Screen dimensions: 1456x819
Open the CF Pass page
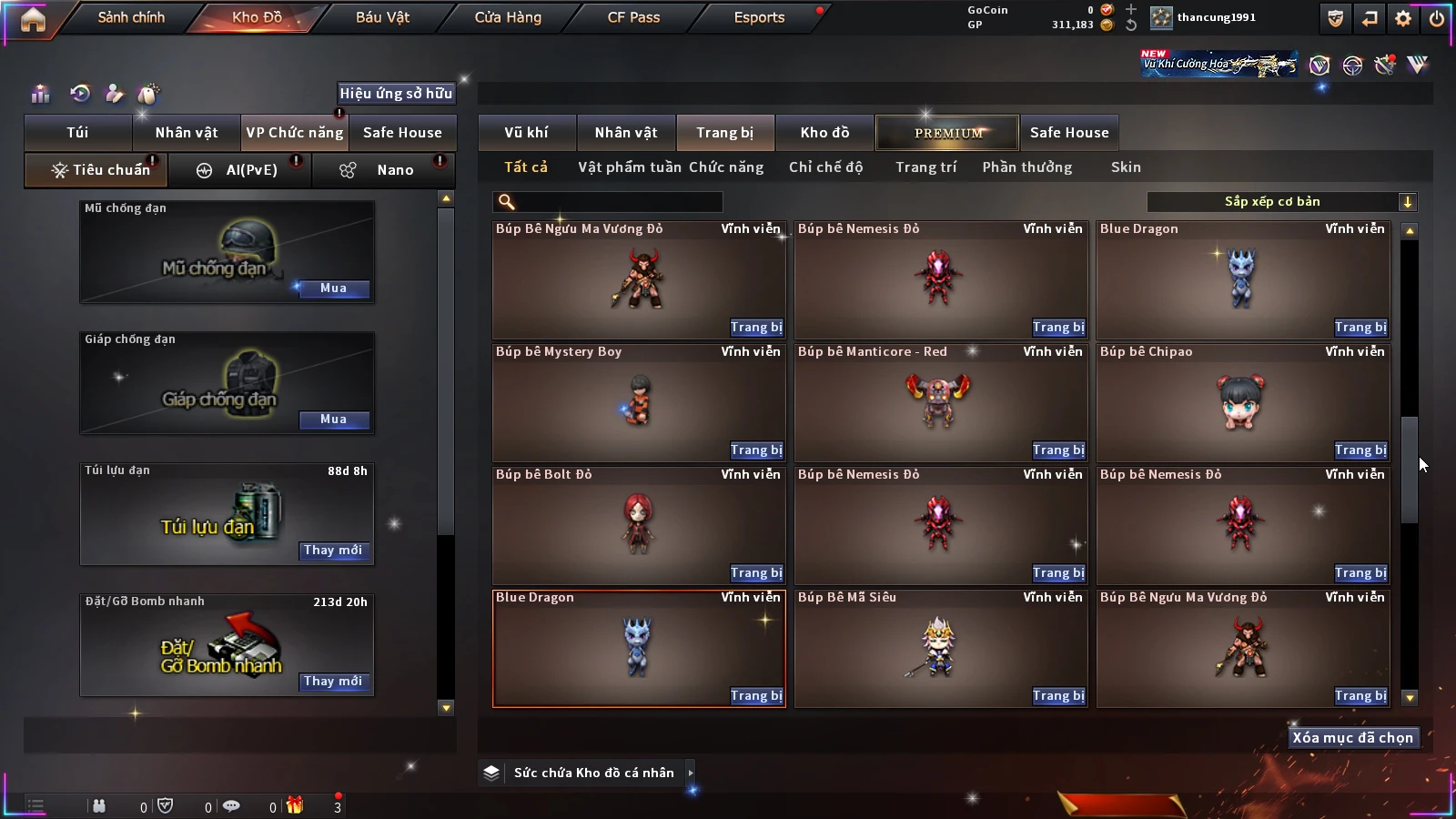[633, 17]
